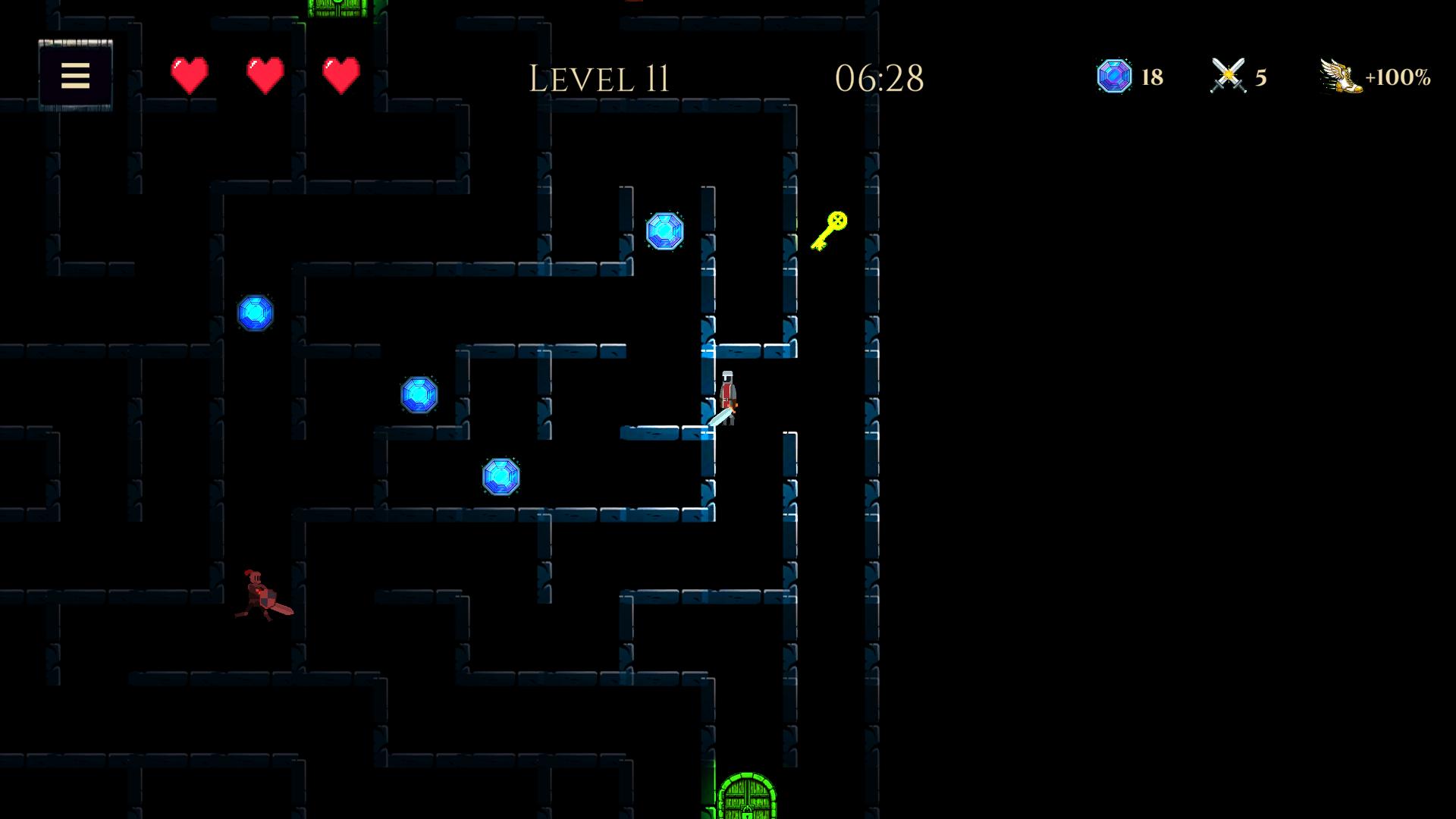Click the gem in the left maze corridor

(x=255, y=313)
